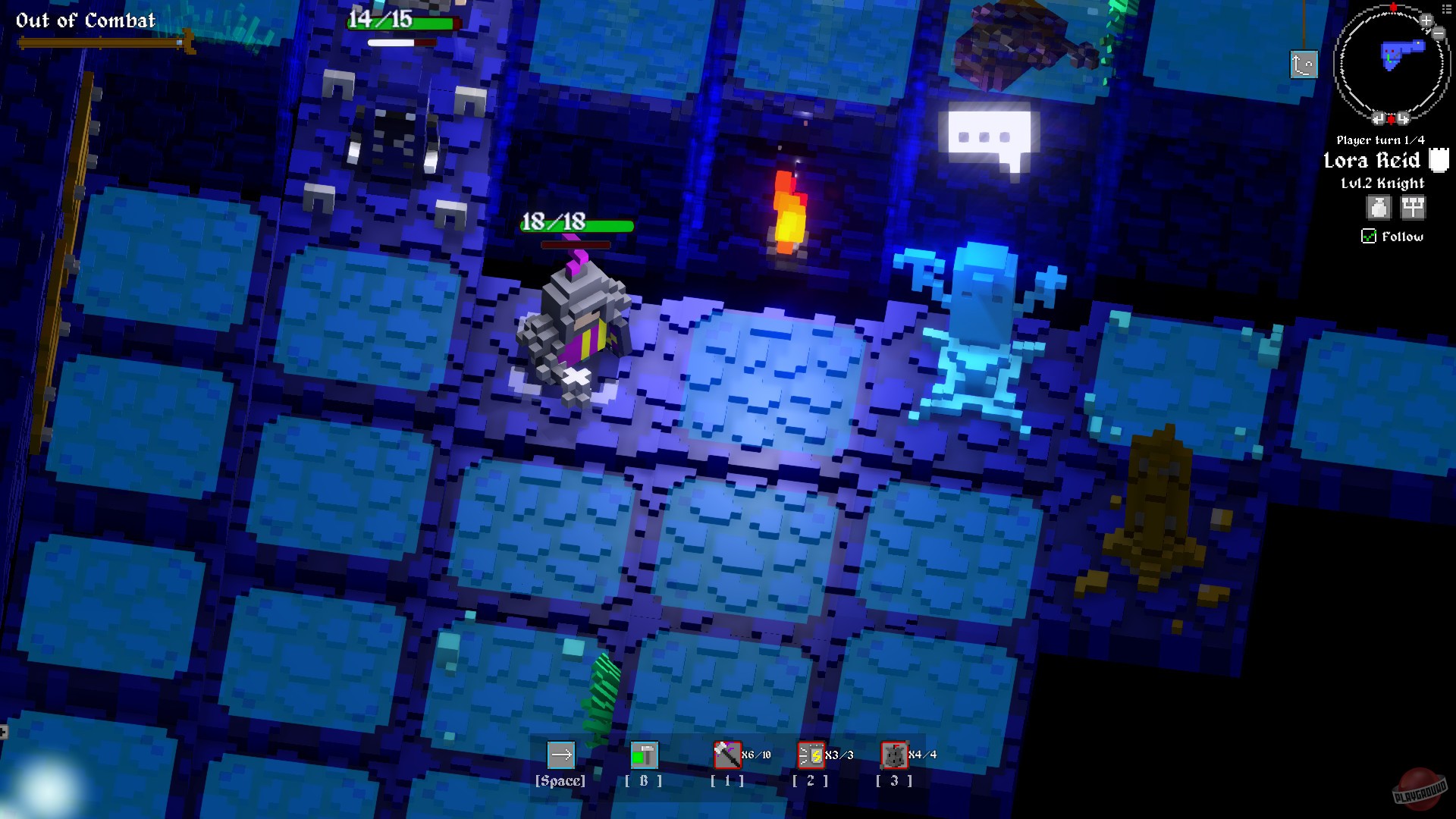
Task: Click the Player turn 1/4 indicator
Action: (x=1381, y=140)
